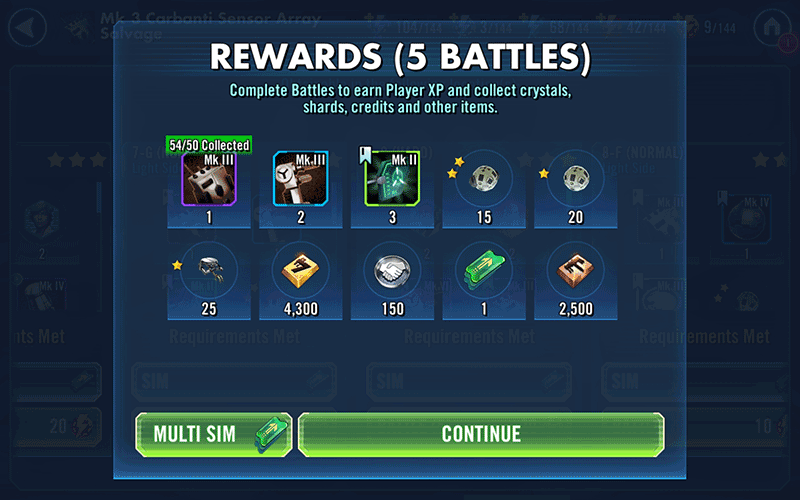Inspect the handshake token reward of 150
800x500 pixels.
pyautogui.click(x=392, y=270)
